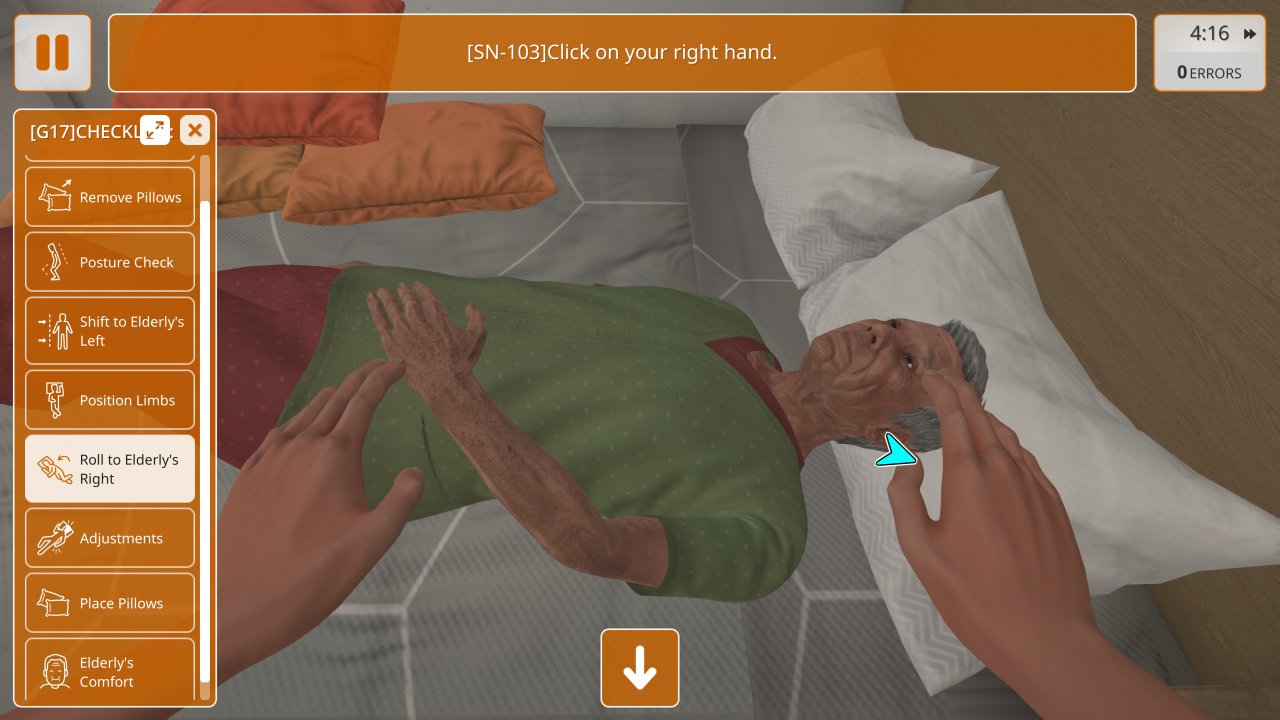Select the Place Pillows step
1280x720 pixels.
click(110, 603)
